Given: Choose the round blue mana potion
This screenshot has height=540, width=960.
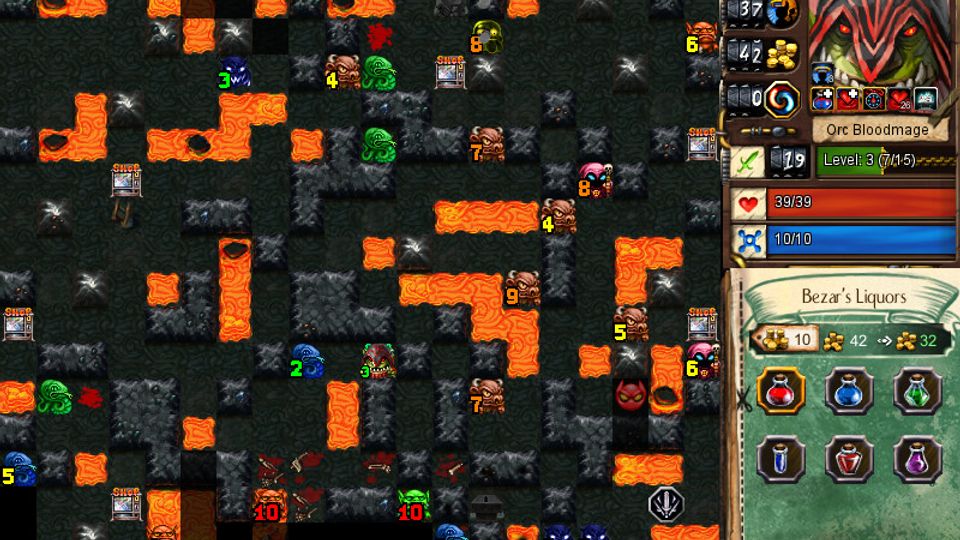Looking at the screenshot, I should pyautogui.click(x=848, y=391).
